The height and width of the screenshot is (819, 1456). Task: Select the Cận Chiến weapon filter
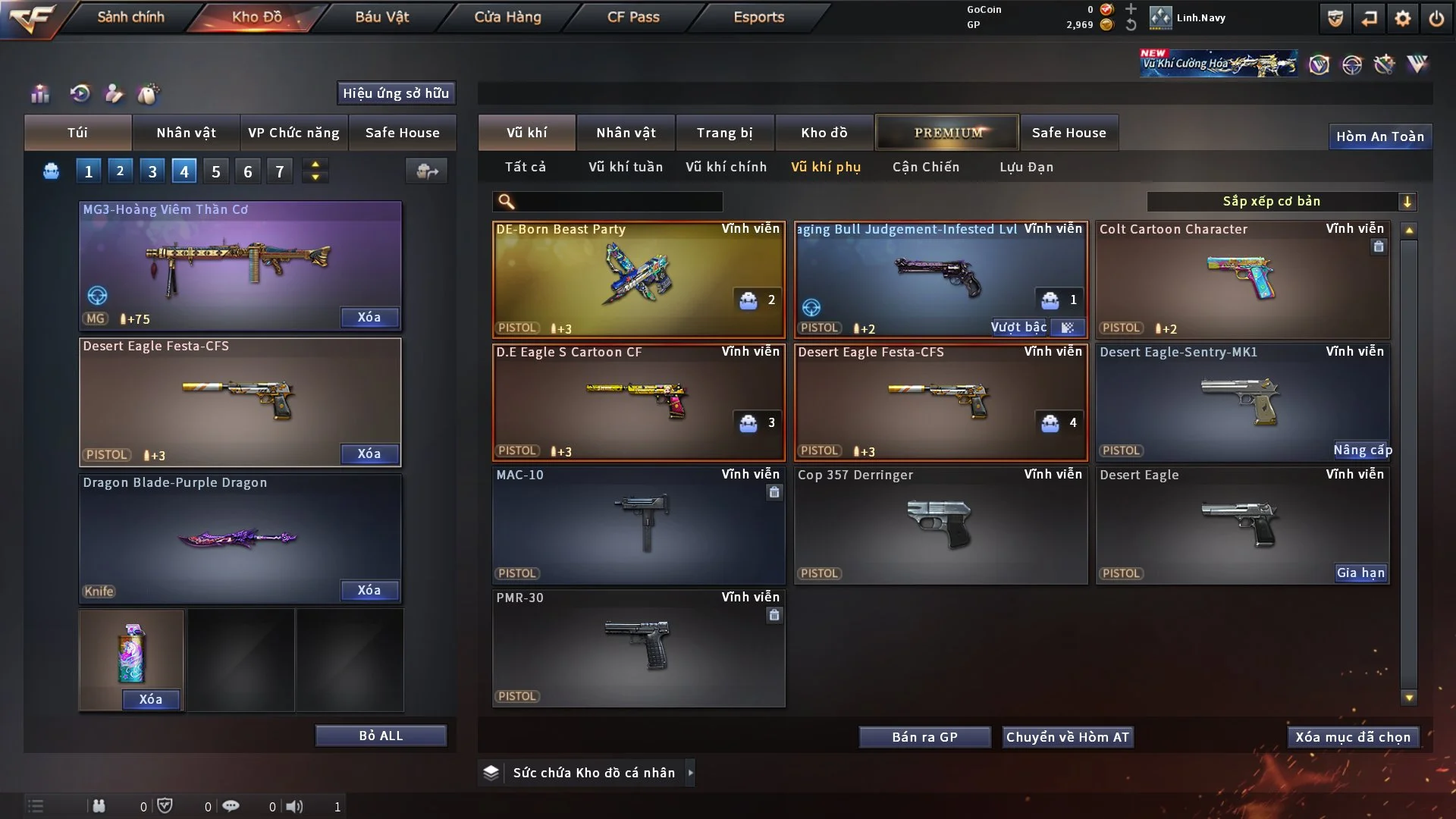pyautogui.click(x=925, y=167)
